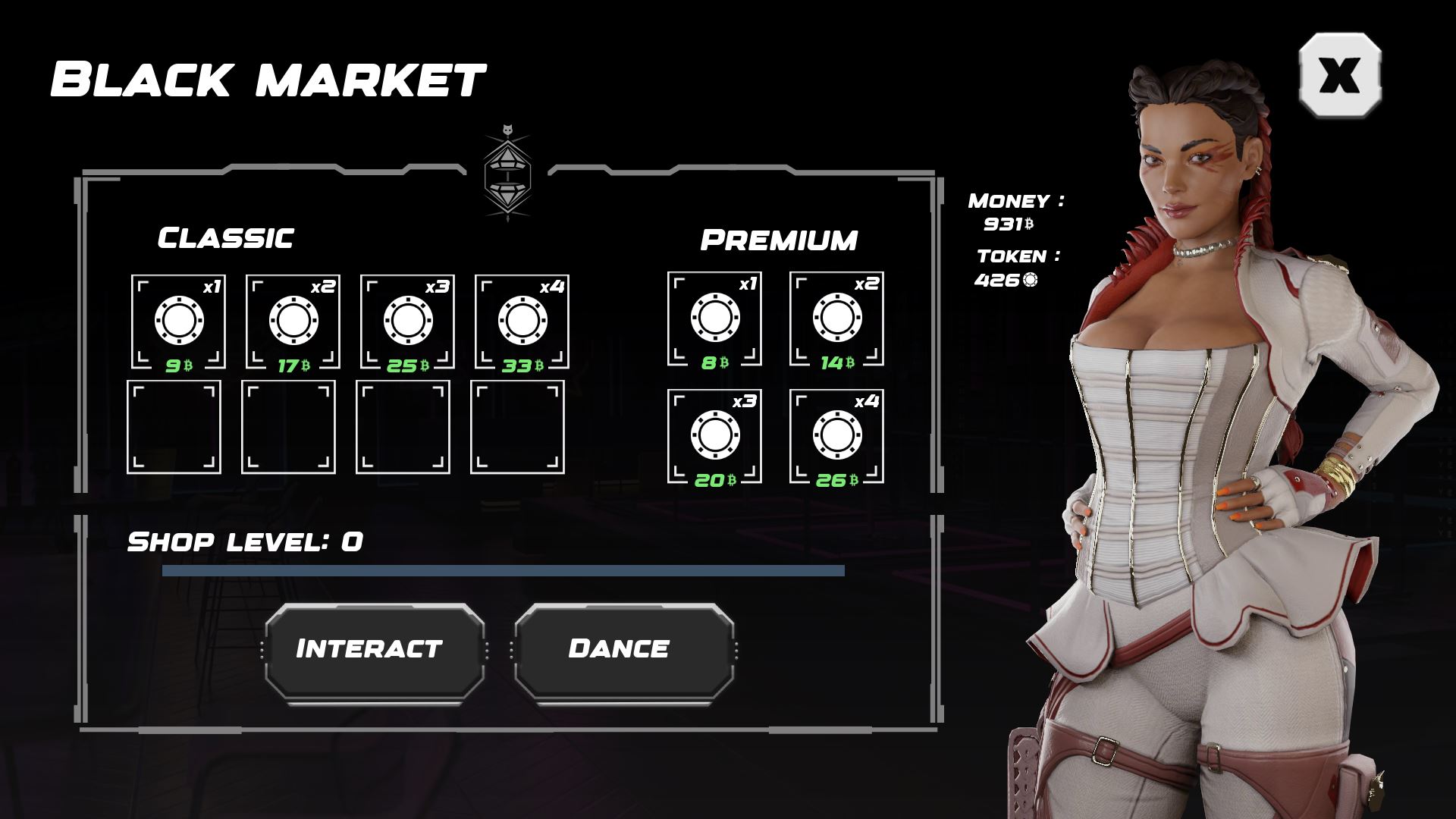The width and height of the screenshot is (1456, 819).
Task: Click the last empty slot under Classic
Action: click(x=518, y=427)
